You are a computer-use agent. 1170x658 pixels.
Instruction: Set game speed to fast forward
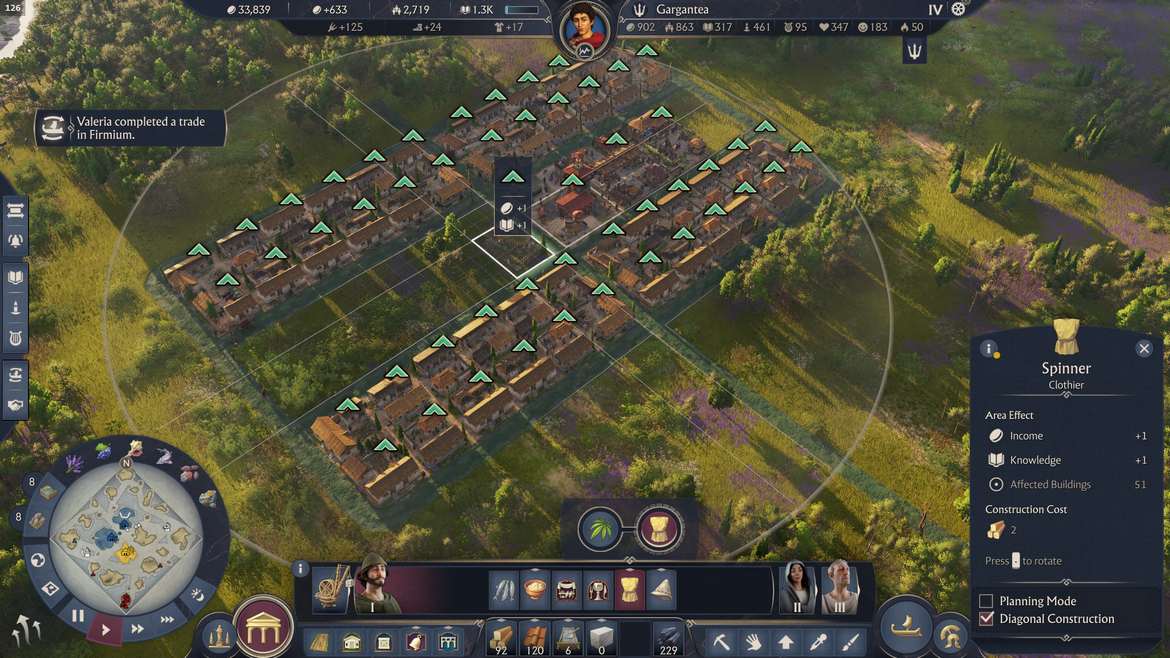pos(137,629)
